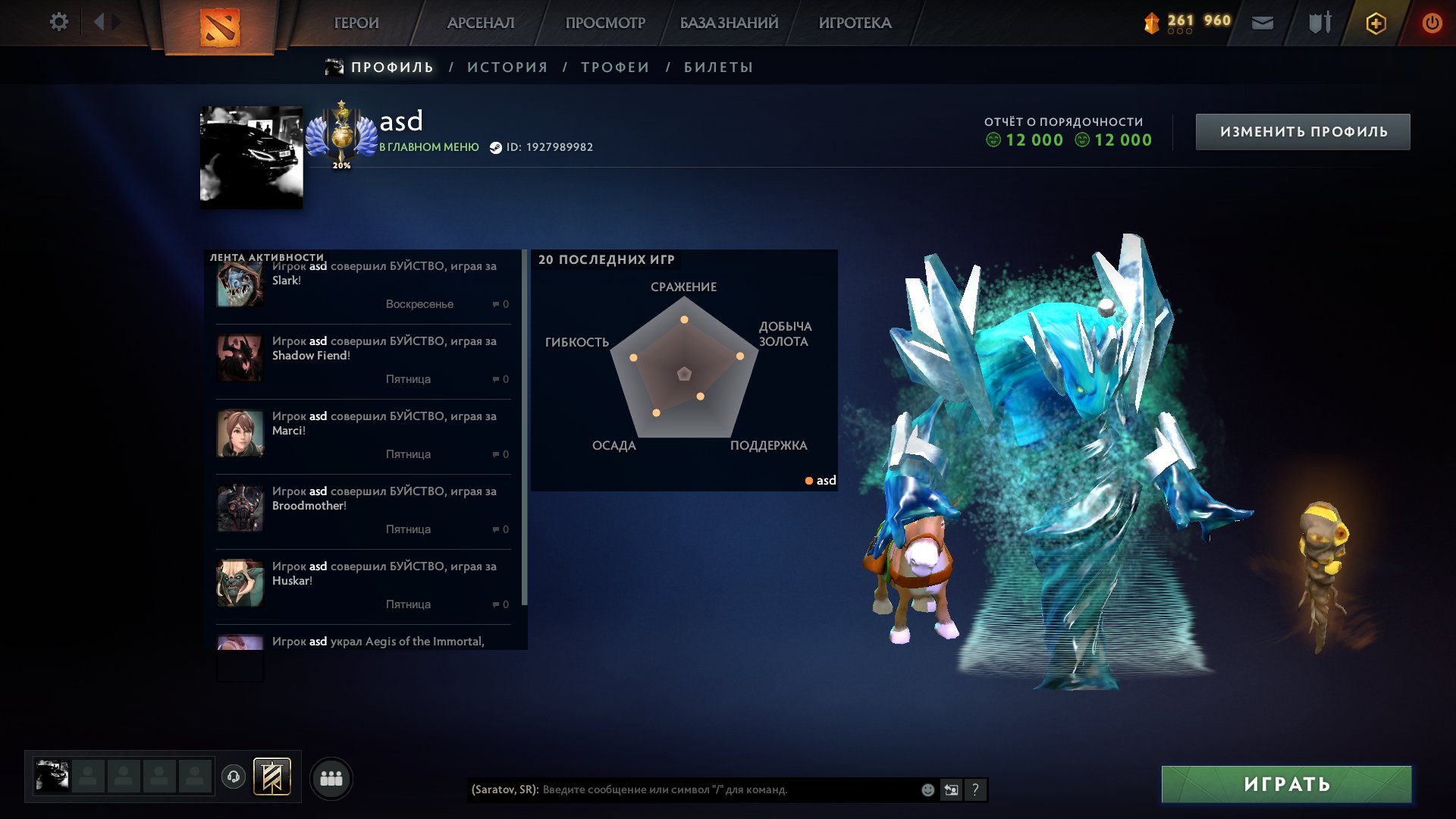Click the headset voice chat icon
The width and height of the screenshot is (1456, 819).
point(233,777)
